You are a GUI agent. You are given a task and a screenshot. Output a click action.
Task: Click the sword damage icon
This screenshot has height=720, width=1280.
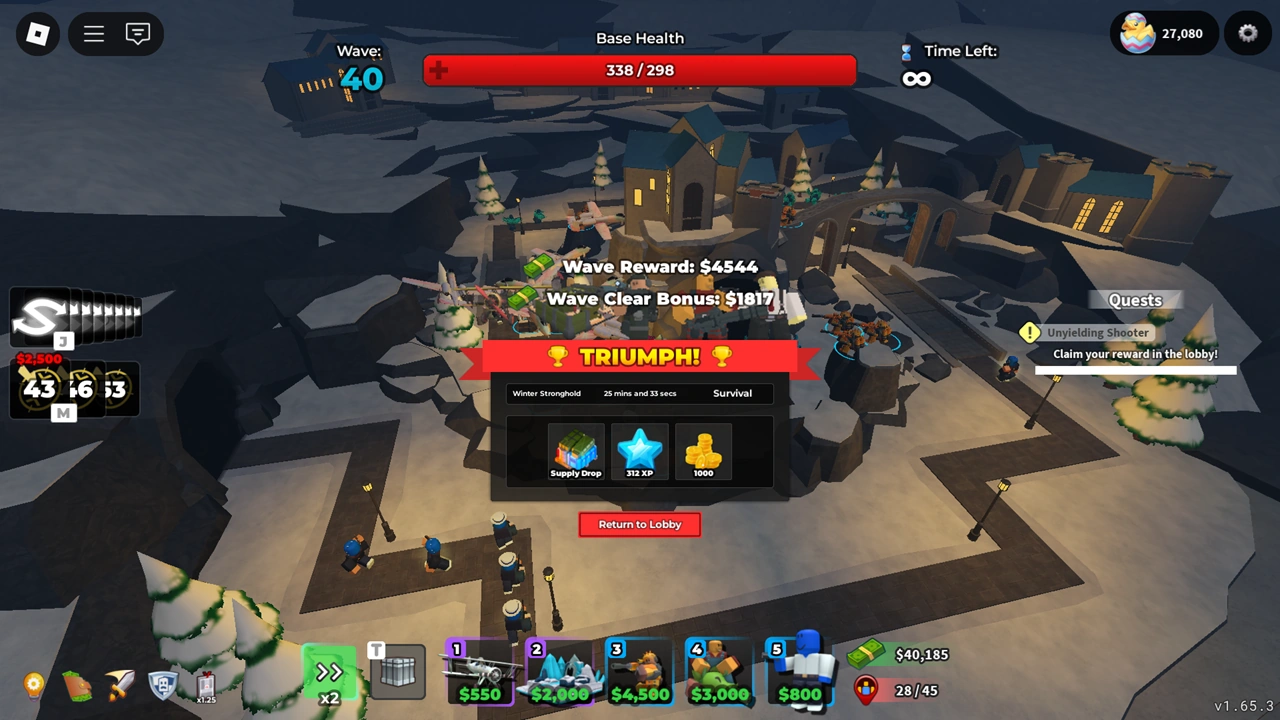pyautogui.click(x=121, y=686)
